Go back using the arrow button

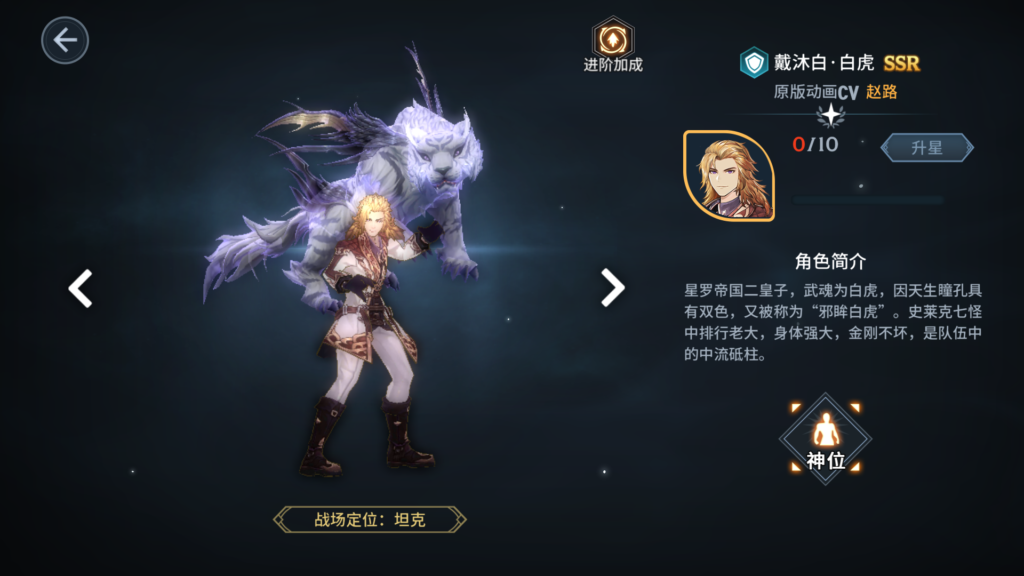65,40
